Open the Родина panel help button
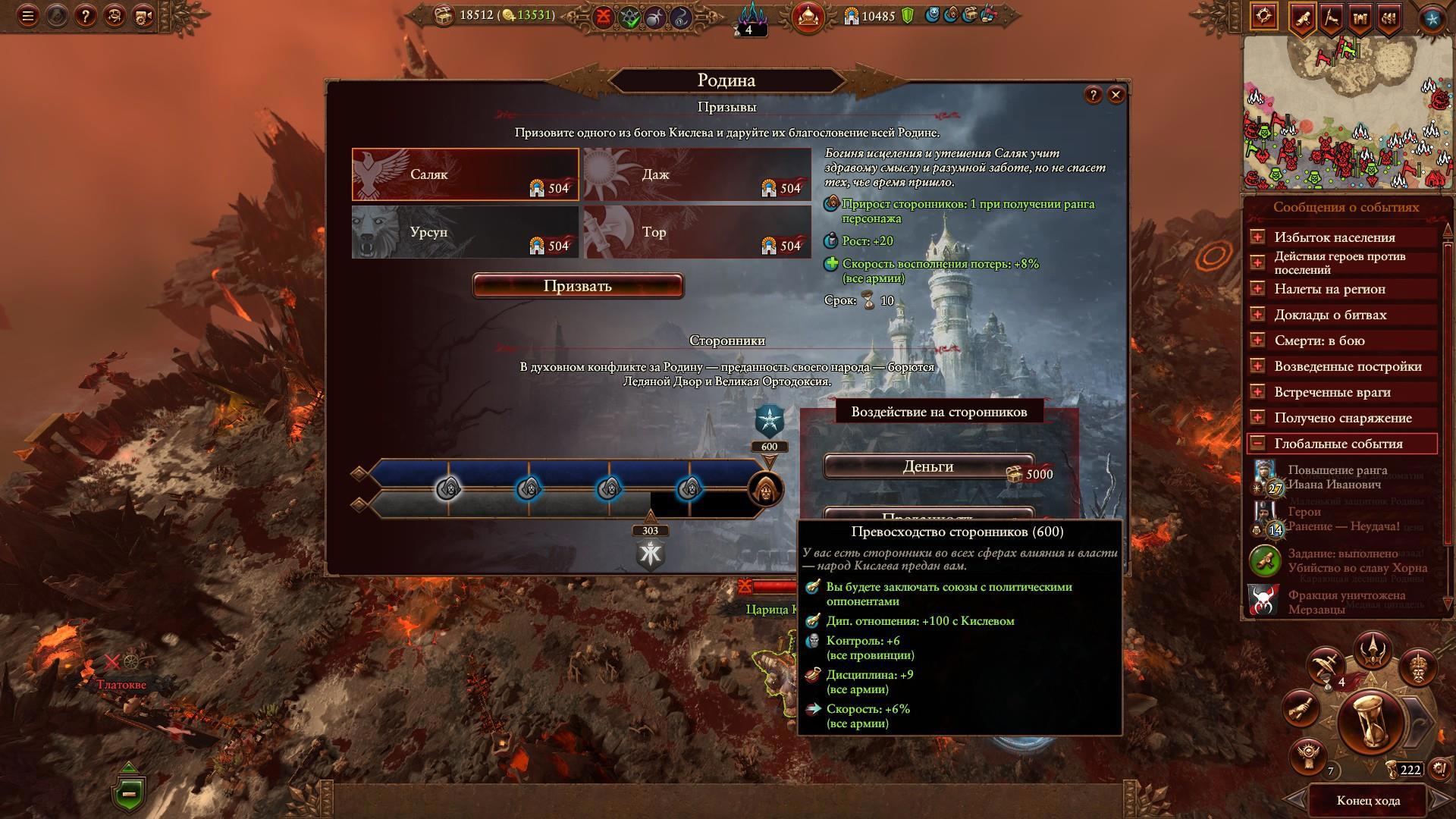Viewport: 1456px width, 819px height. [x=1093, y=95]
